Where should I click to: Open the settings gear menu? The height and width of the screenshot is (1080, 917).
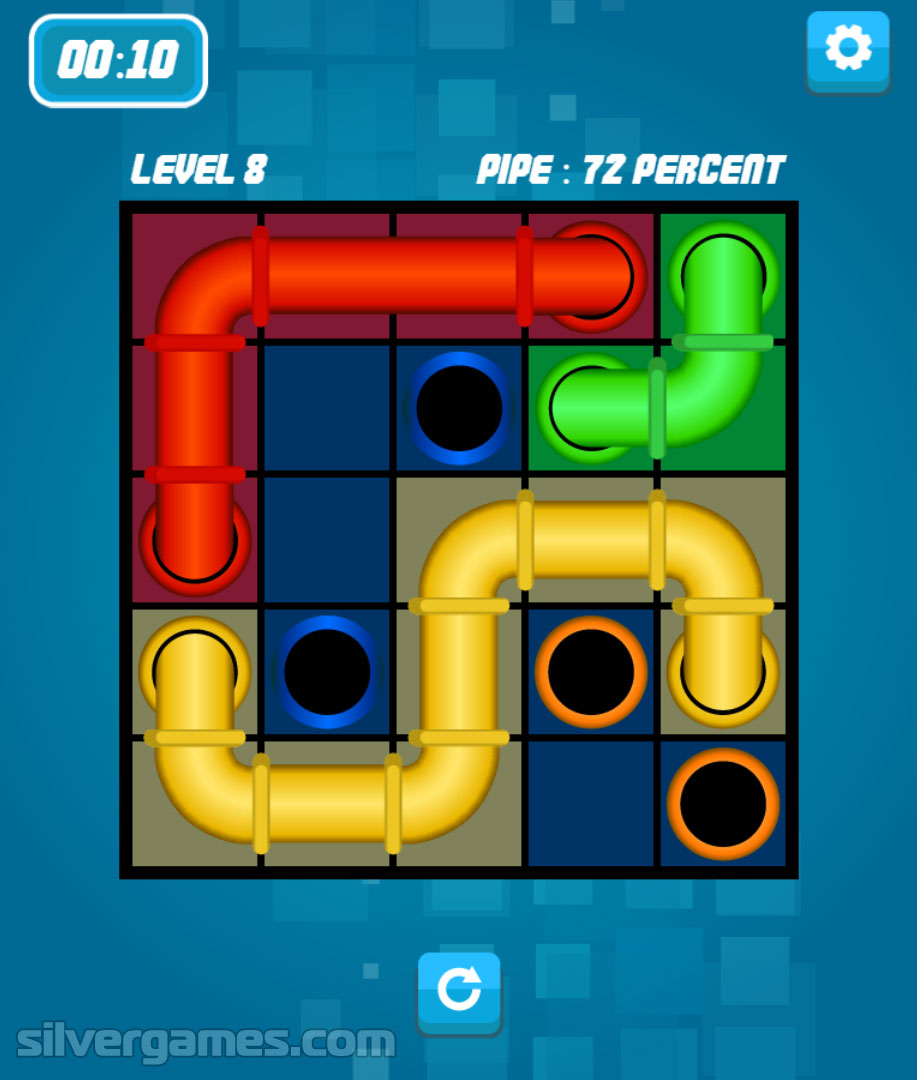(x=848, y=49)
